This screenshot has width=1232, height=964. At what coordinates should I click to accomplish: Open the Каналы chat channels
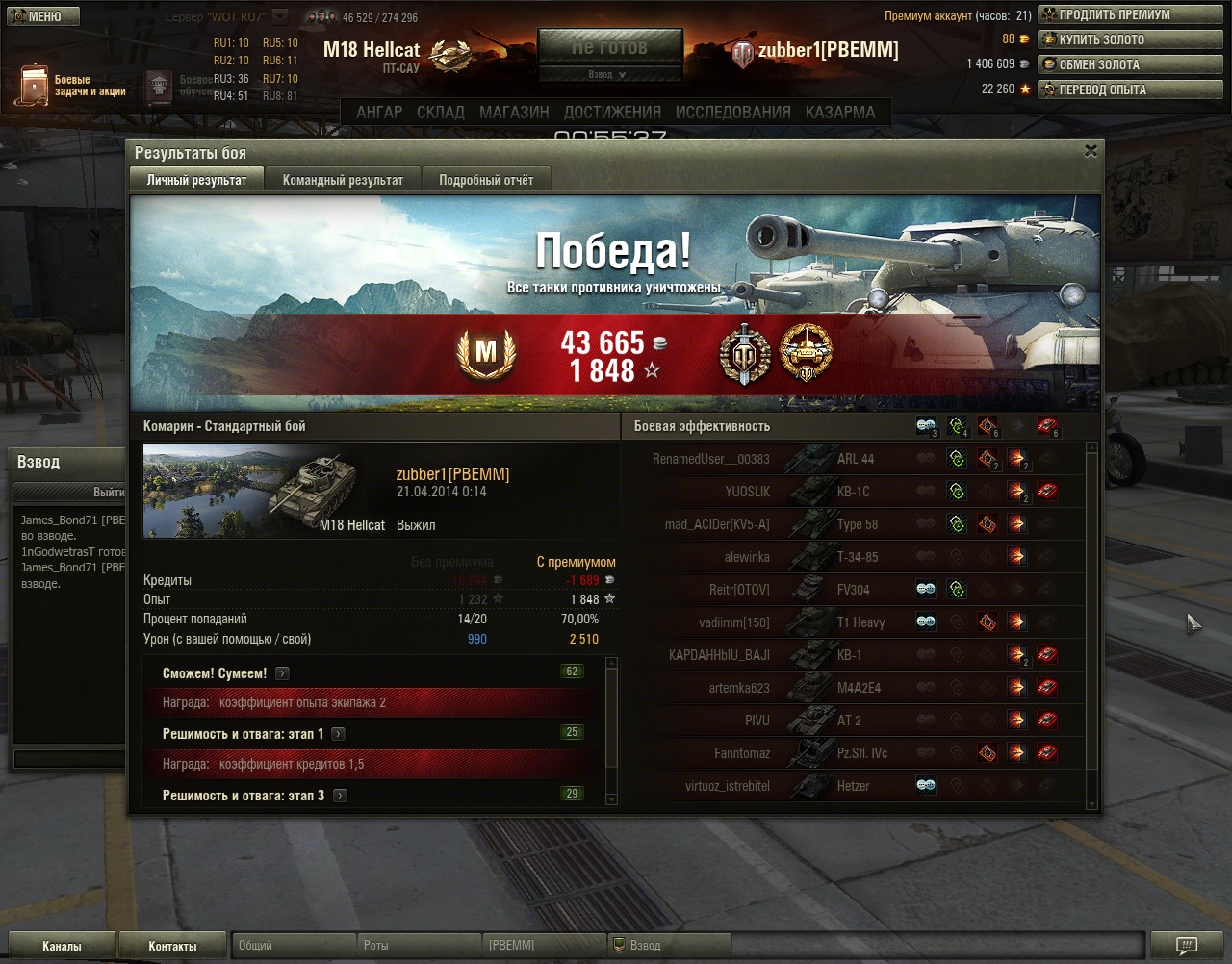point(62,946)
